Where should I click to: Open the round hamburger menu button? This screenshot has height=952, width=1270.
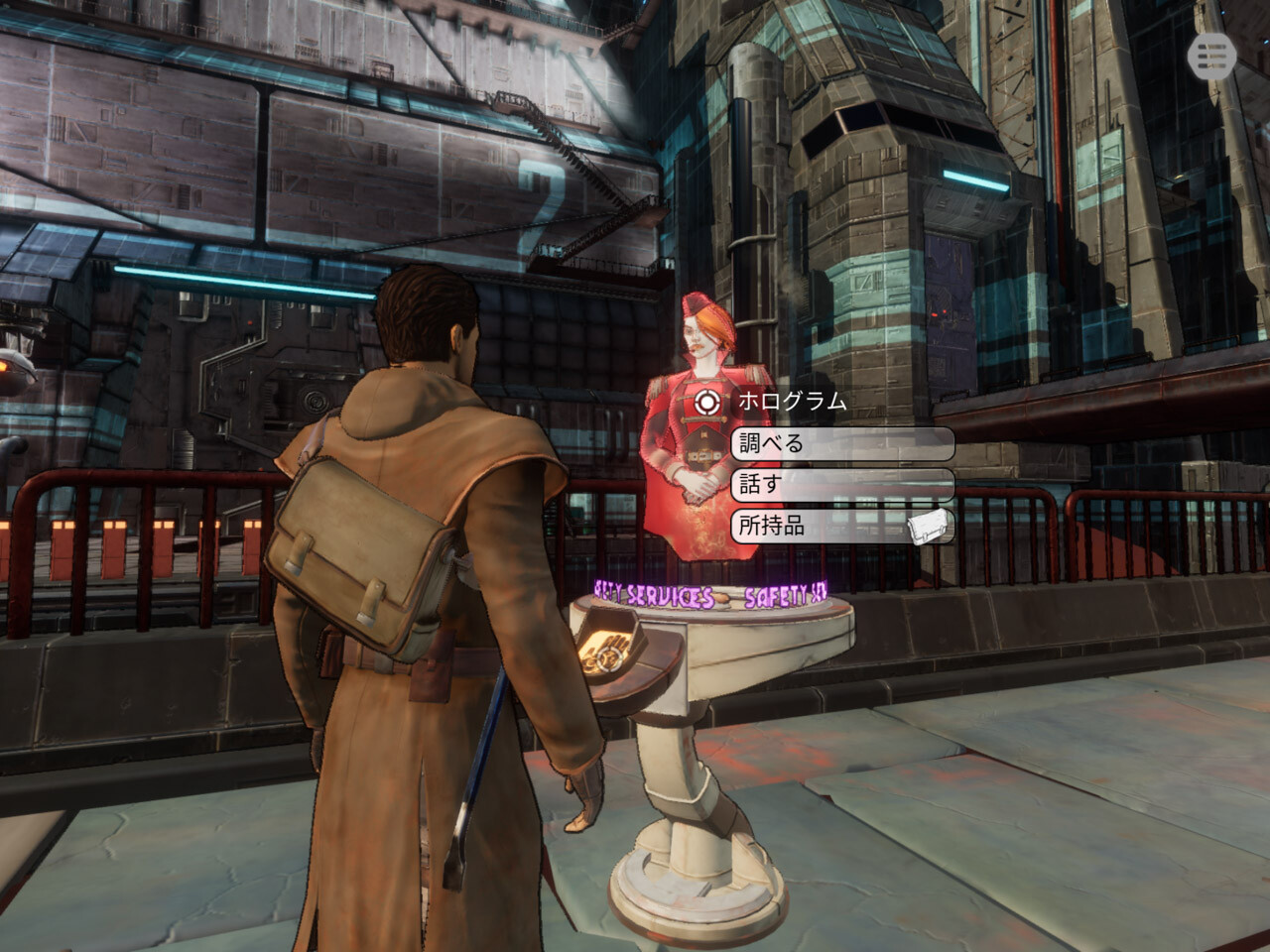[x=1210, y=58]
